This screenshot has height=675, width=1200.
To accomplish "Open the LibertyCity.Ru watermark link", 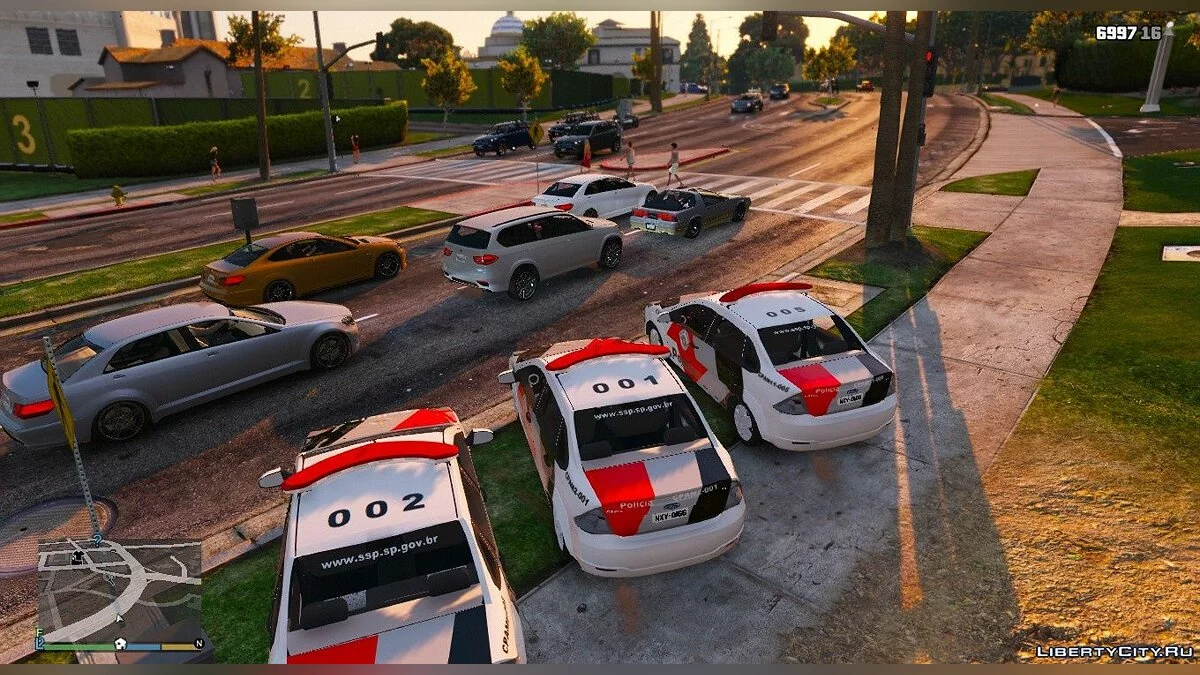I will [x=1114, y=651].
